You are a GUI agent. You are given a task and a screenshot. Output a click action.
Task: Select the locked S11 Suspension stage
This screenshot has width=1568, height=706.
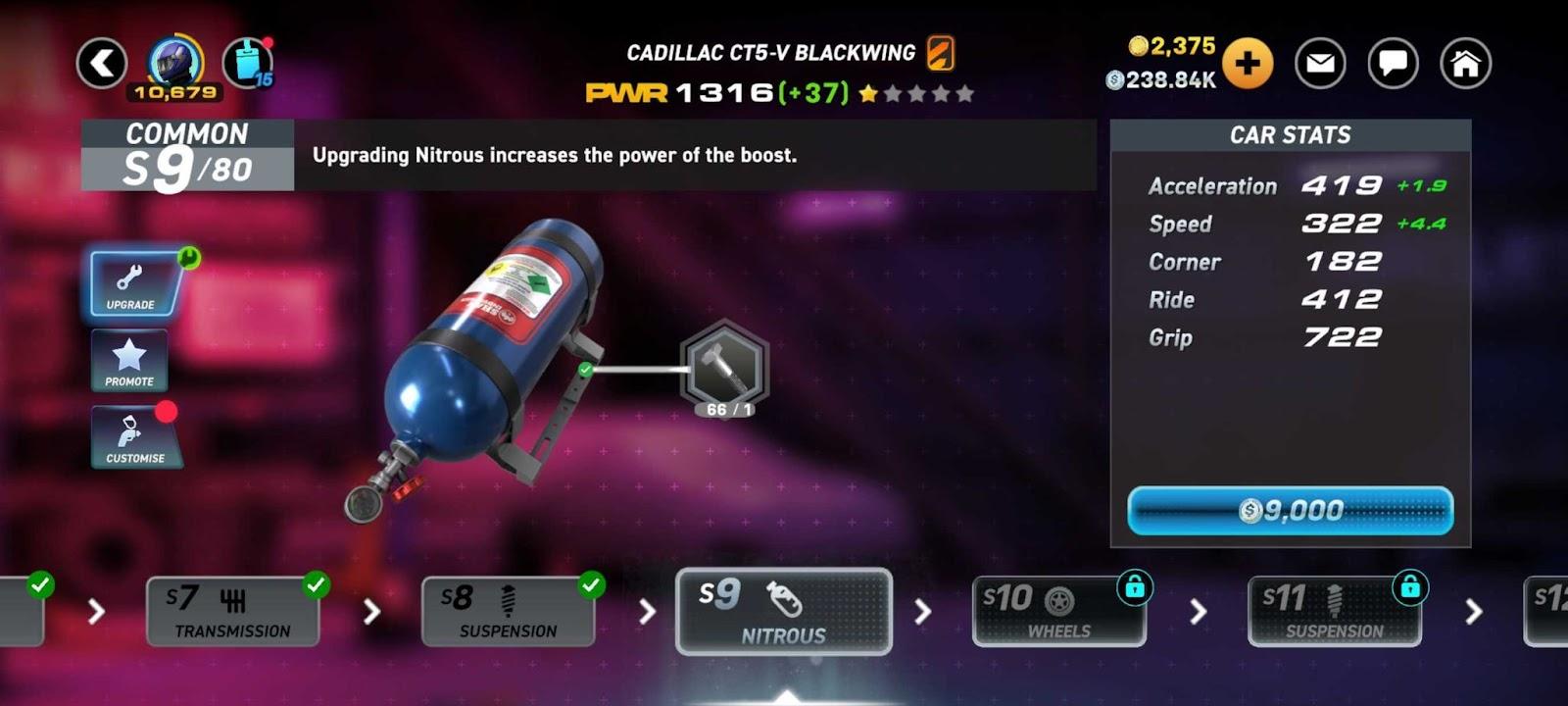tap(1334, 612)
